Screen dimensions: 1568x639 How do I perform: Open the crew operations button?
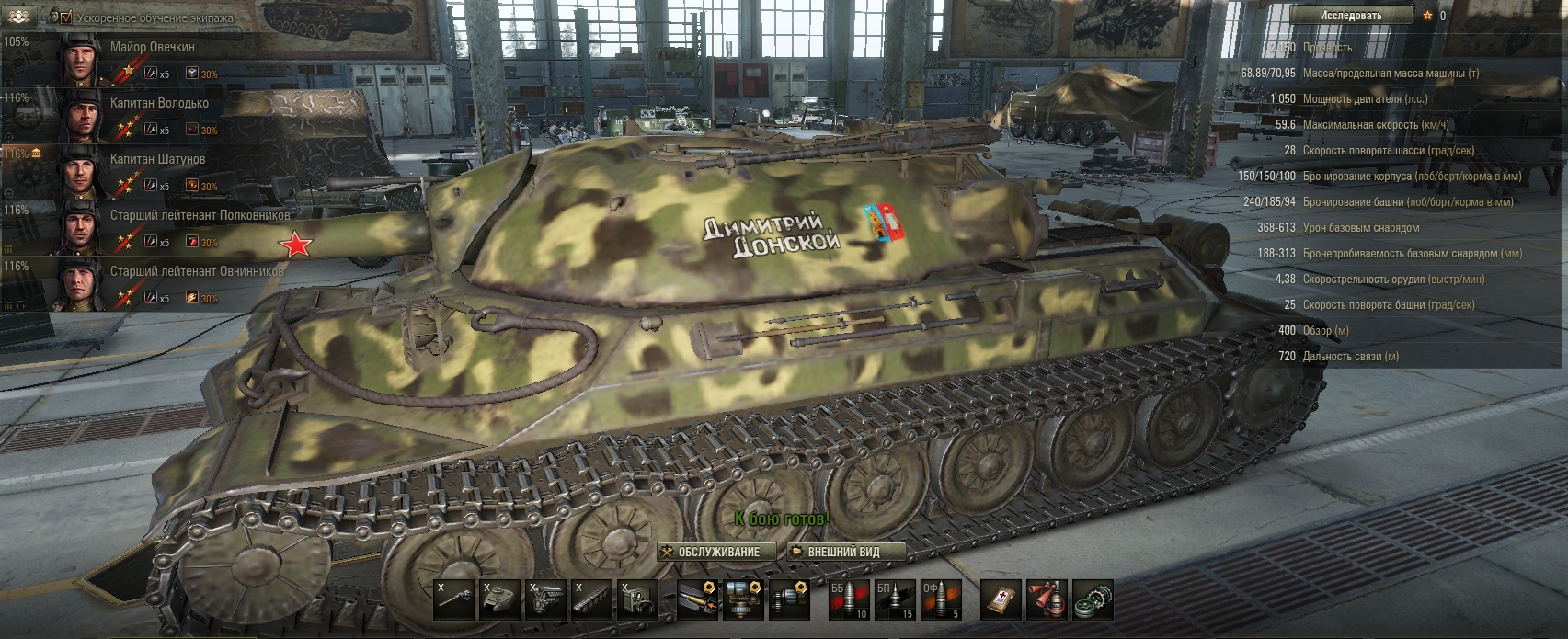[x=21, y=17]
